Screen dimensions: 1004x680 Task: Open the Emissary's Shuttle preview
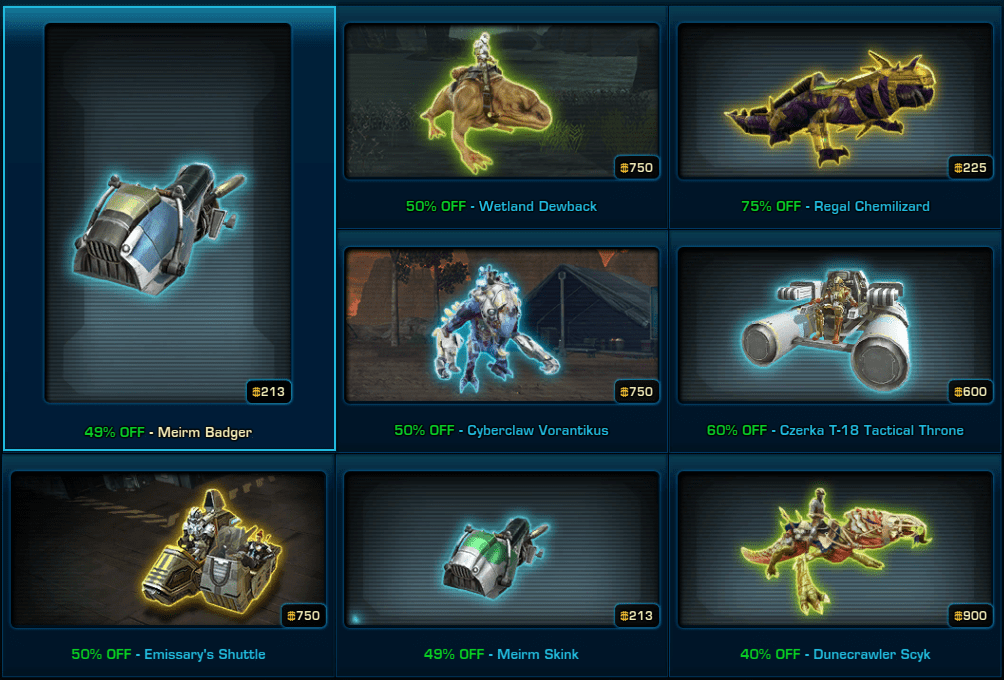tap(168, 549)
